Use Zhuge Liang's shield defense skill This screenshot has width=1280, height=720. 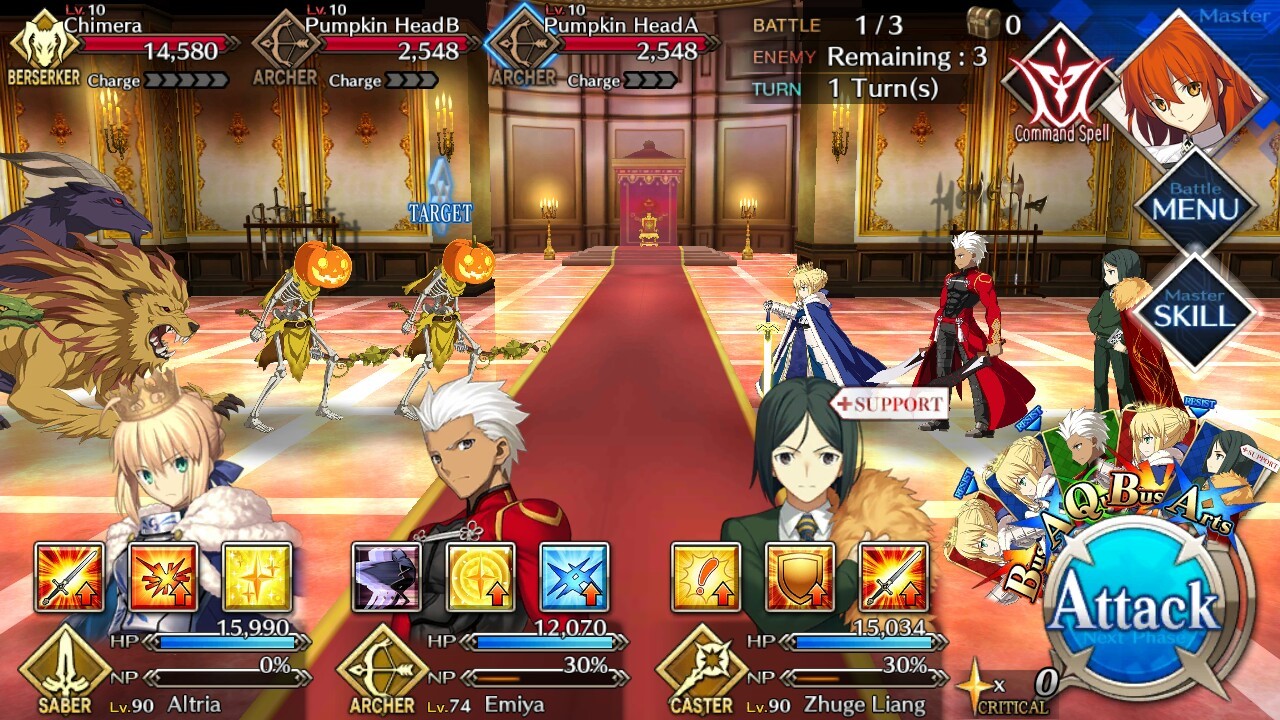pos(799,577)
